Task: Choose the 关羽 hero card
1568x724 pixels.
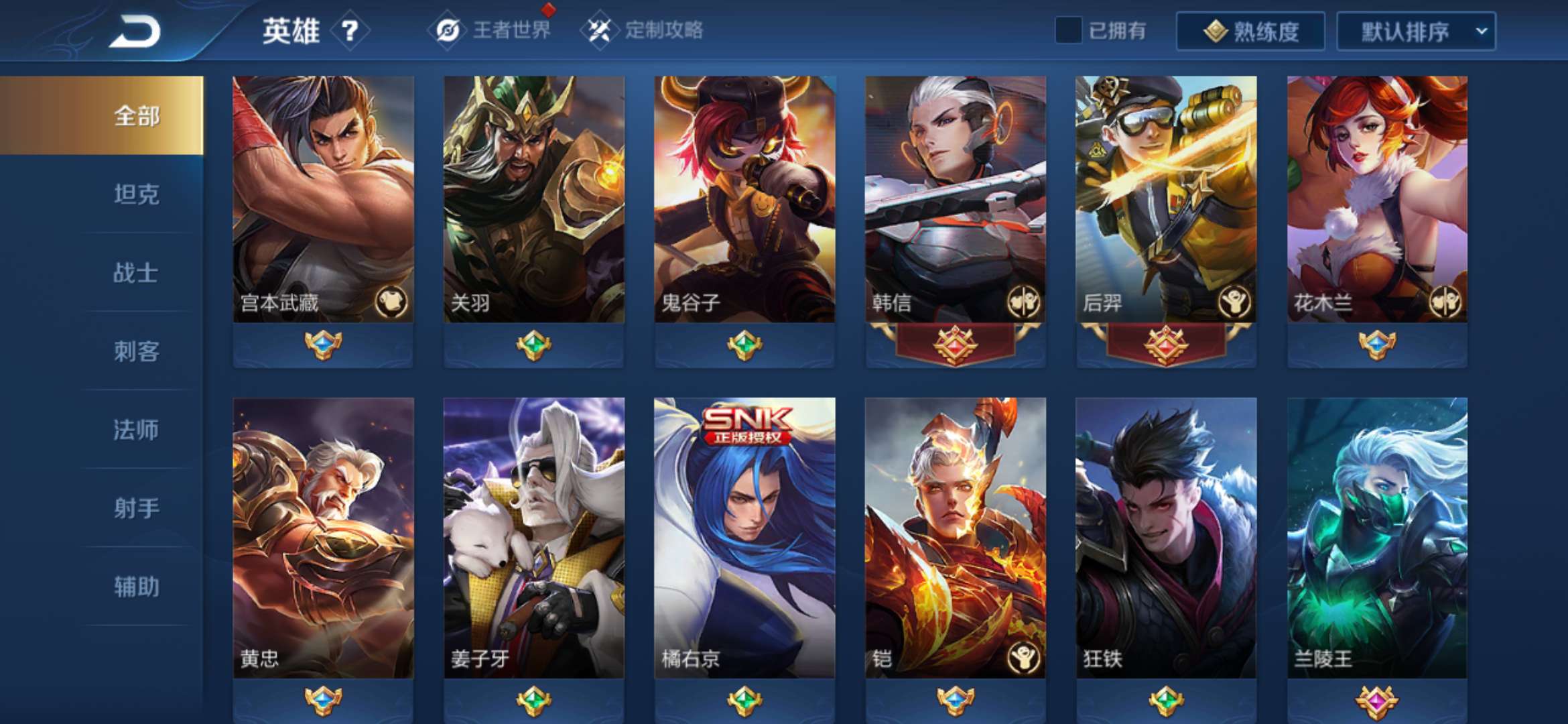Action: pos(533,201)
